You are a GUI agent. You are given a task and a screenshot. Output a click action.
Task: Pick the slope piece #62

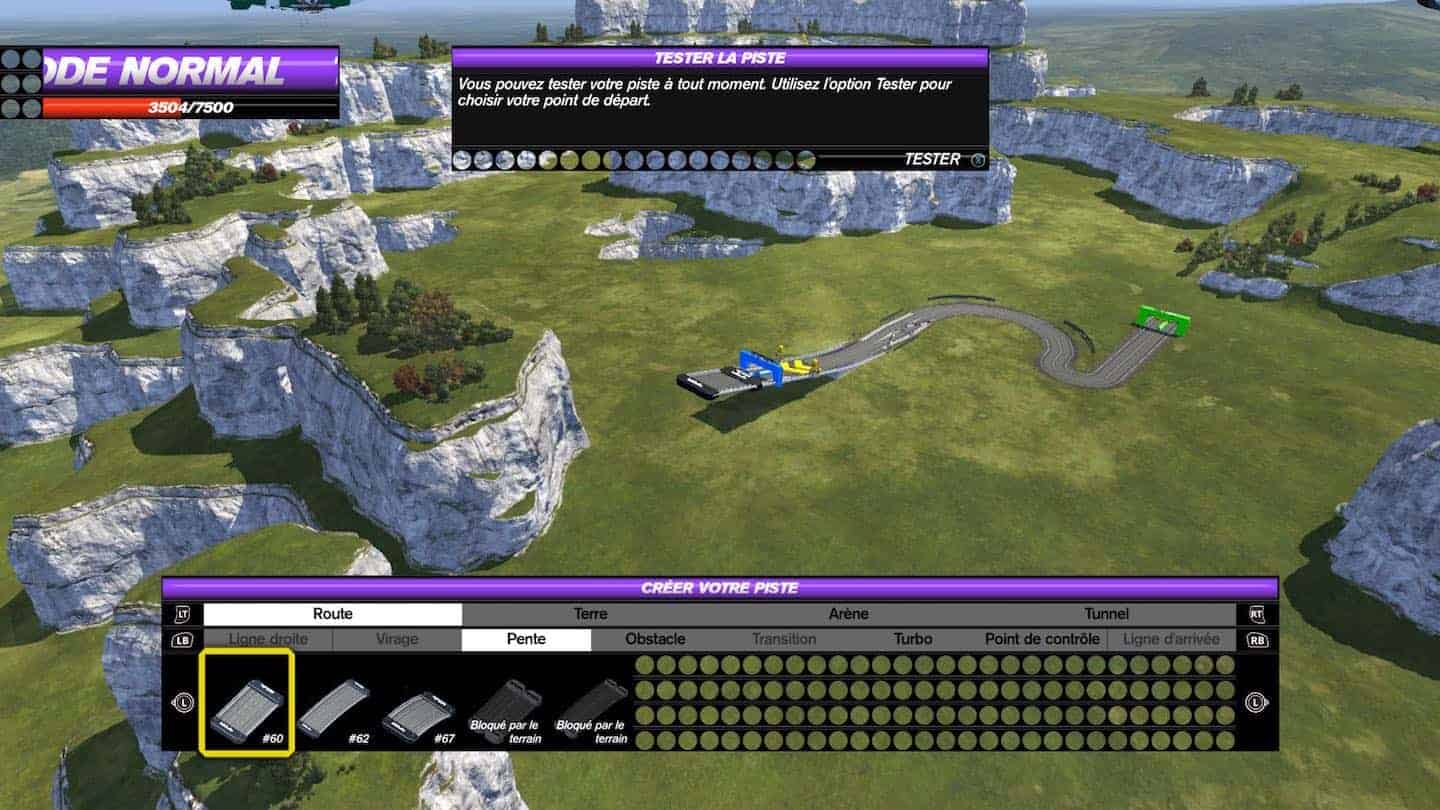(333, 708)
